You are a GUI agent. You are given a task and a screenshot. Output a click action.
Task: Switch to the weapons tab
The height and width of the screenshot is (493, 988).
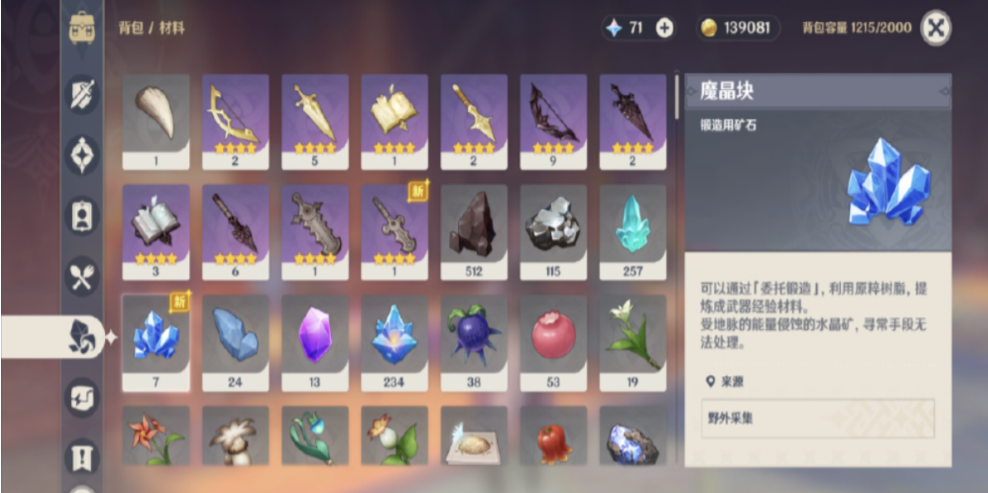82,94
